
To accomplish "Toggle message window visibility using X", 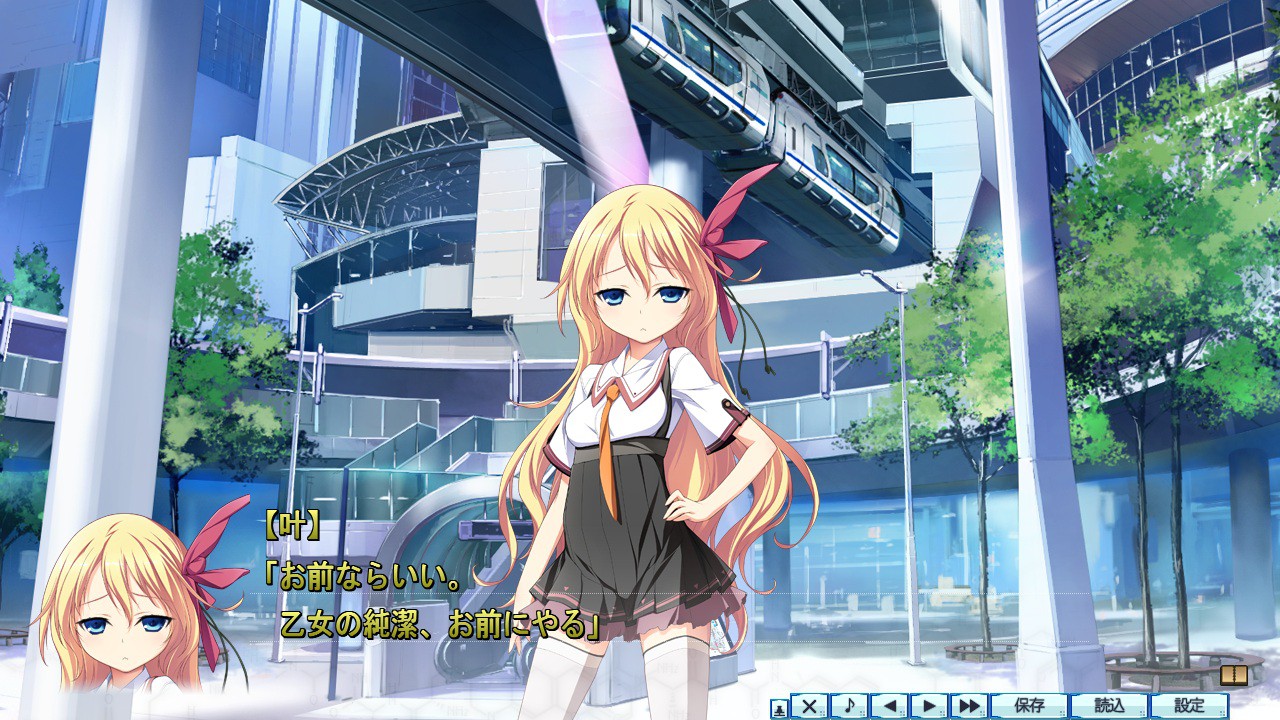I will pyautogui.click(x=809, y=706).
